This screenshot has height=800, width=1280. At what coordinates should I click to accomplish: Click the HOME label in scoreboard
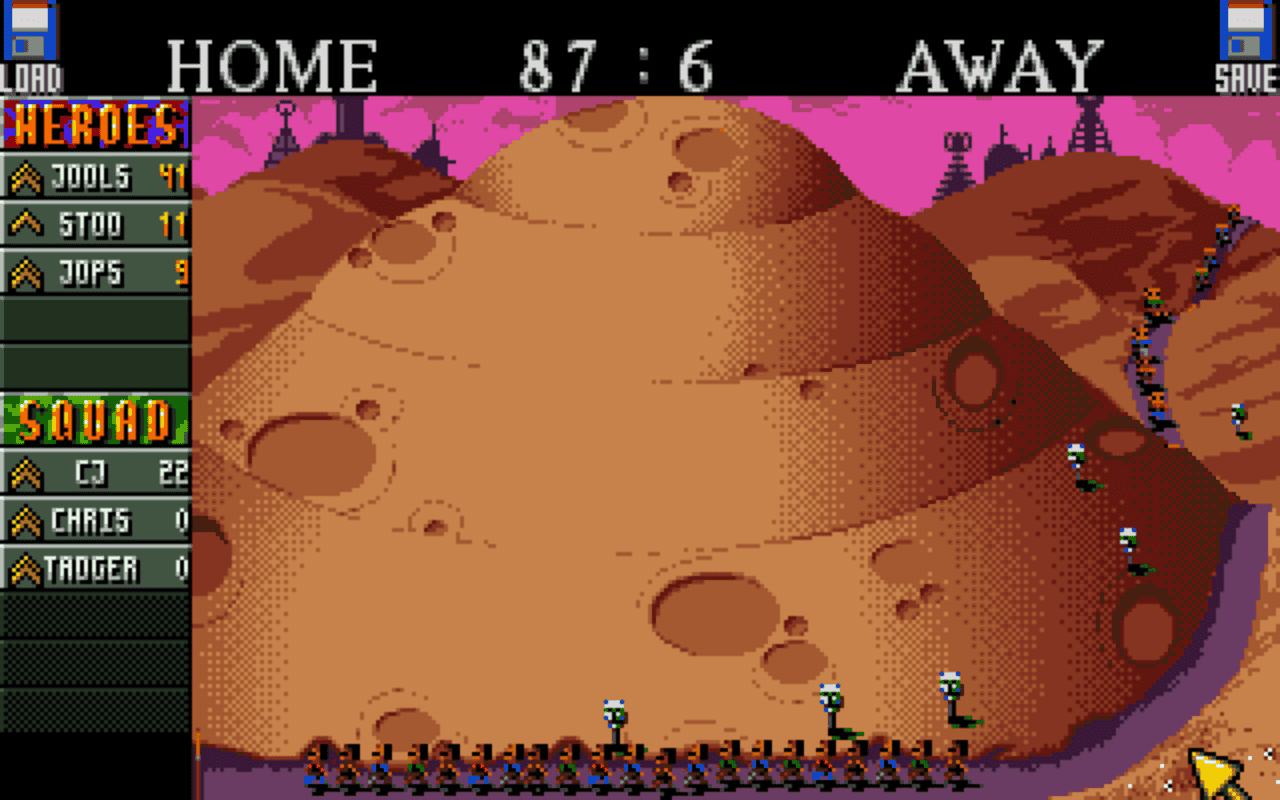coord(270,62)
